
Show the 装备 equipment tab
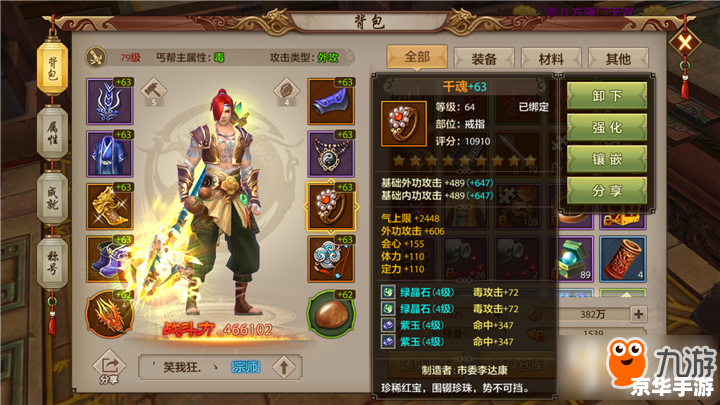click(485, 59)
